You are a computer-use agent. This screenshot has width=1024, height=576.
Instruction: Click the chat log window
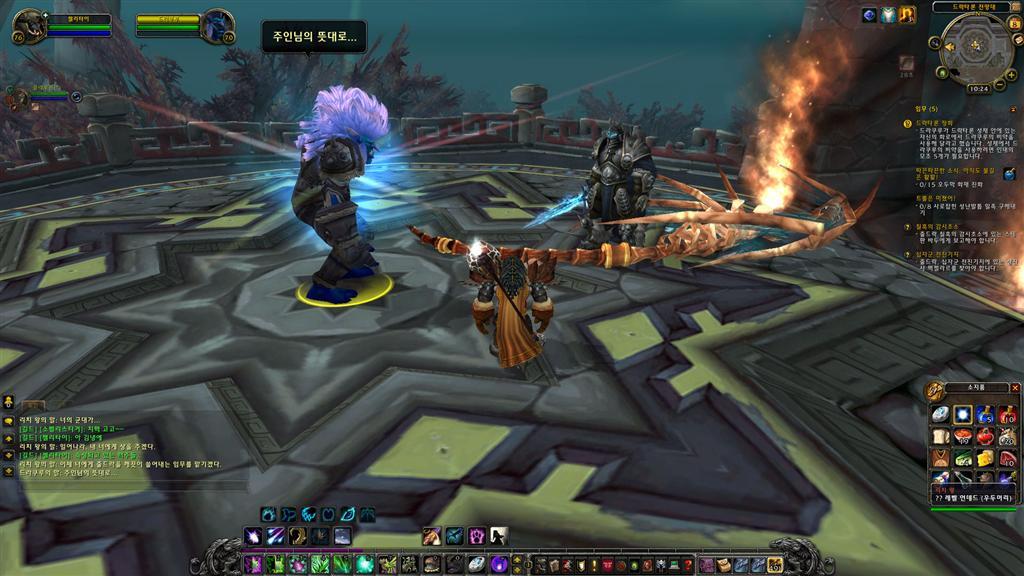coord(110,440)
